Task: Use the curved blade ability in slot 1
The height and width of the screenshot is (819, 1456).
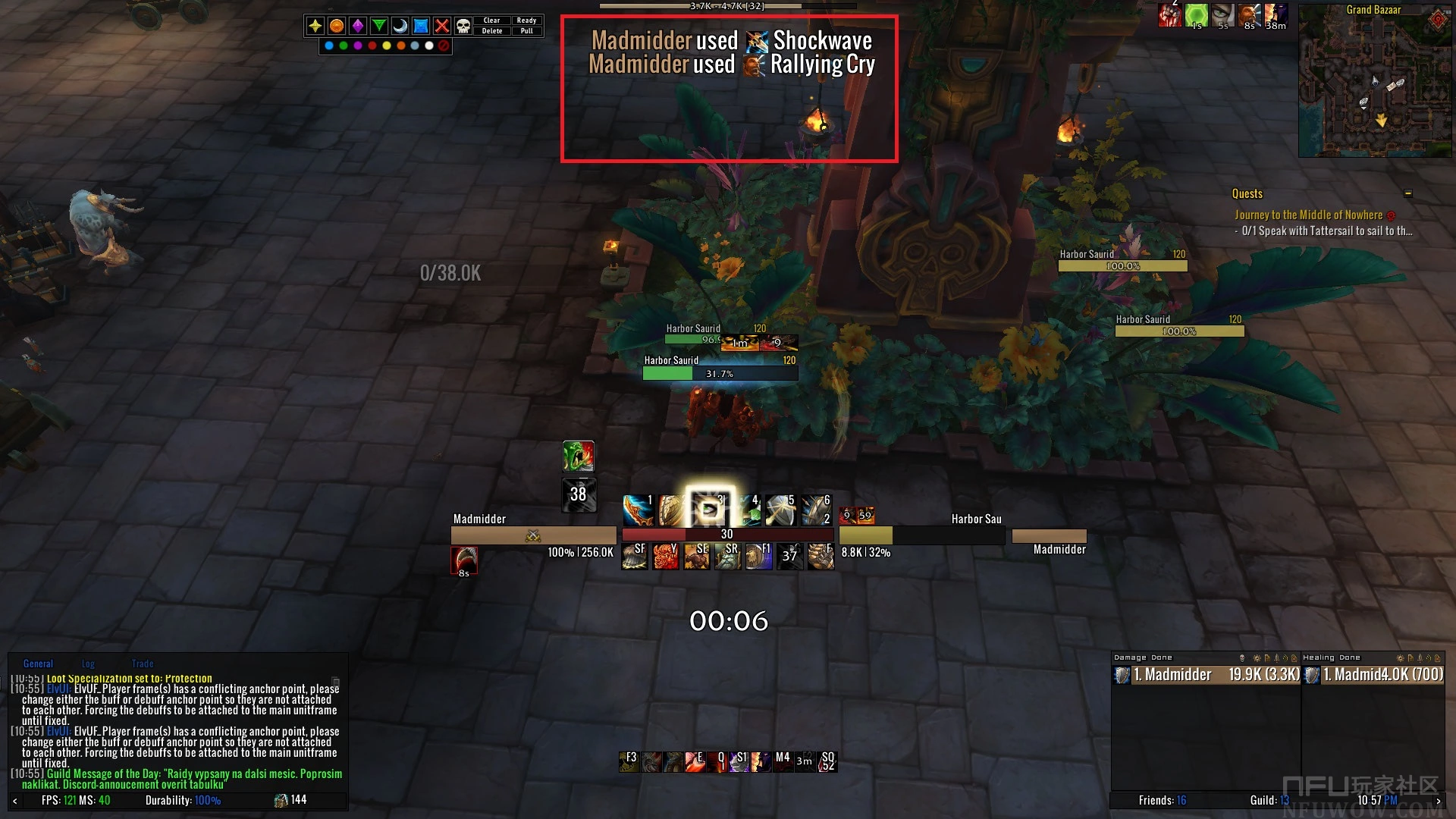Action: 638,510
